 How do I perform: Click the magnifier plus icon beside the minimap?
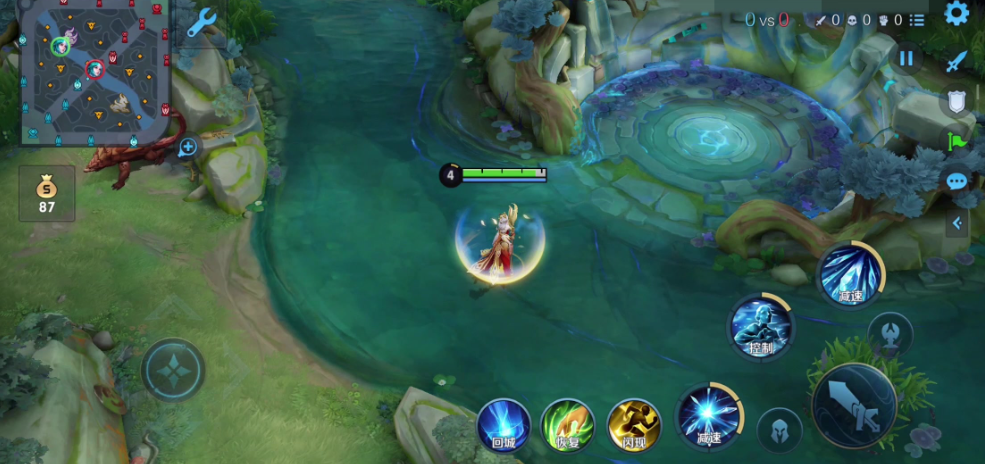pos(188,148)
